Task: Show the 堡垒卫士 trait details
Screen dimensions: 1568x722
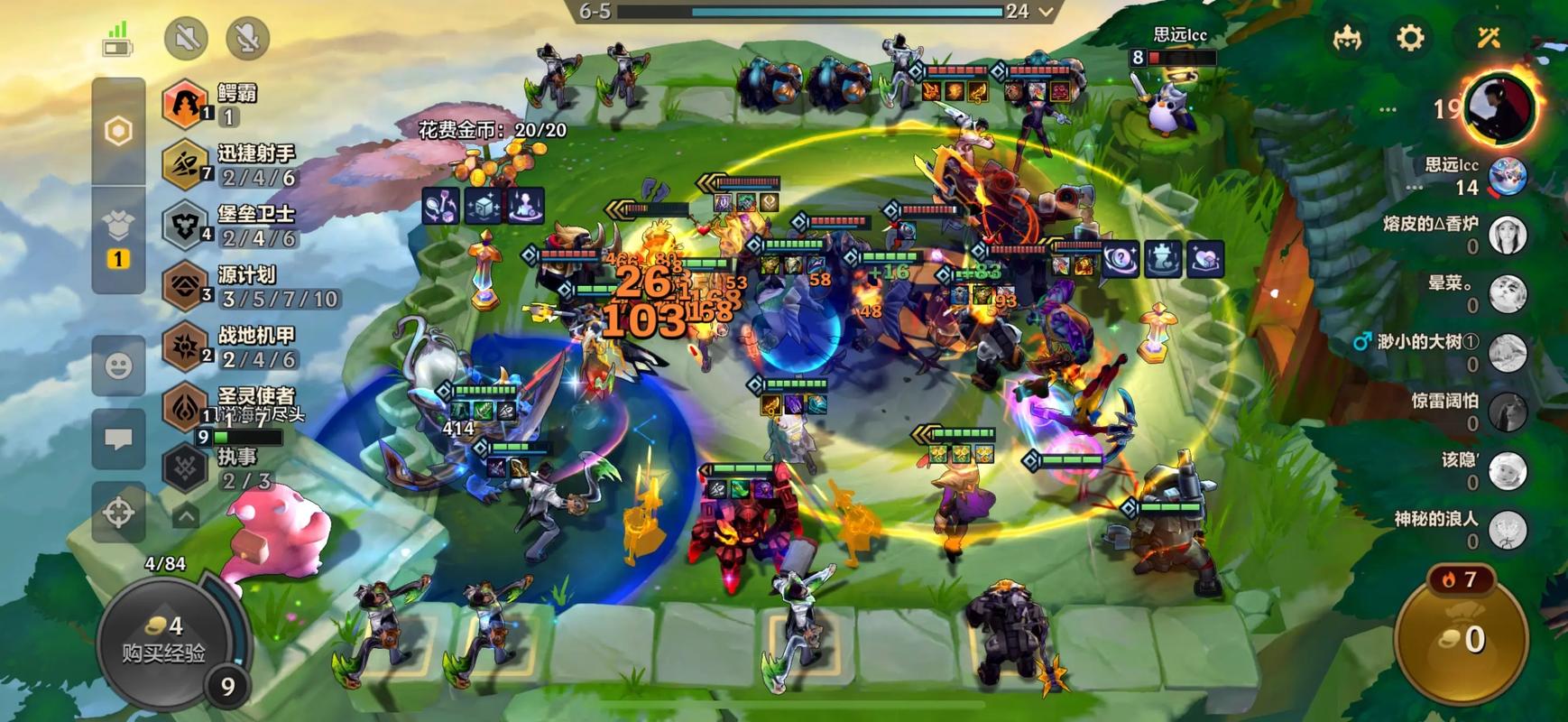Action: tap(185, 225)
